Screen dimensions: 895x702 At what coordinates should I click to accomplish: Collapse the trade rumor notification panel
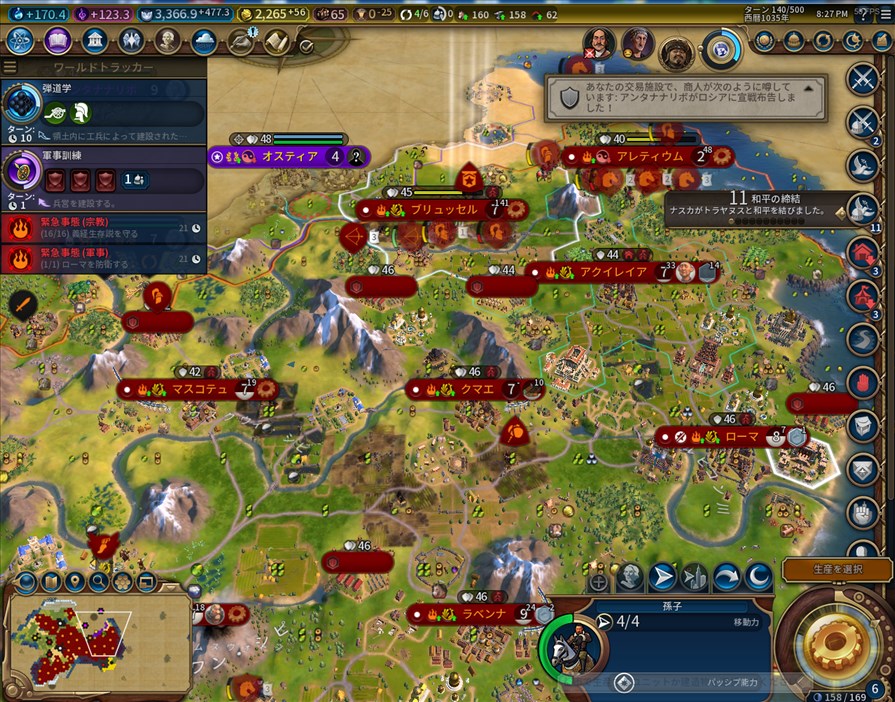(x=810, y=86)
